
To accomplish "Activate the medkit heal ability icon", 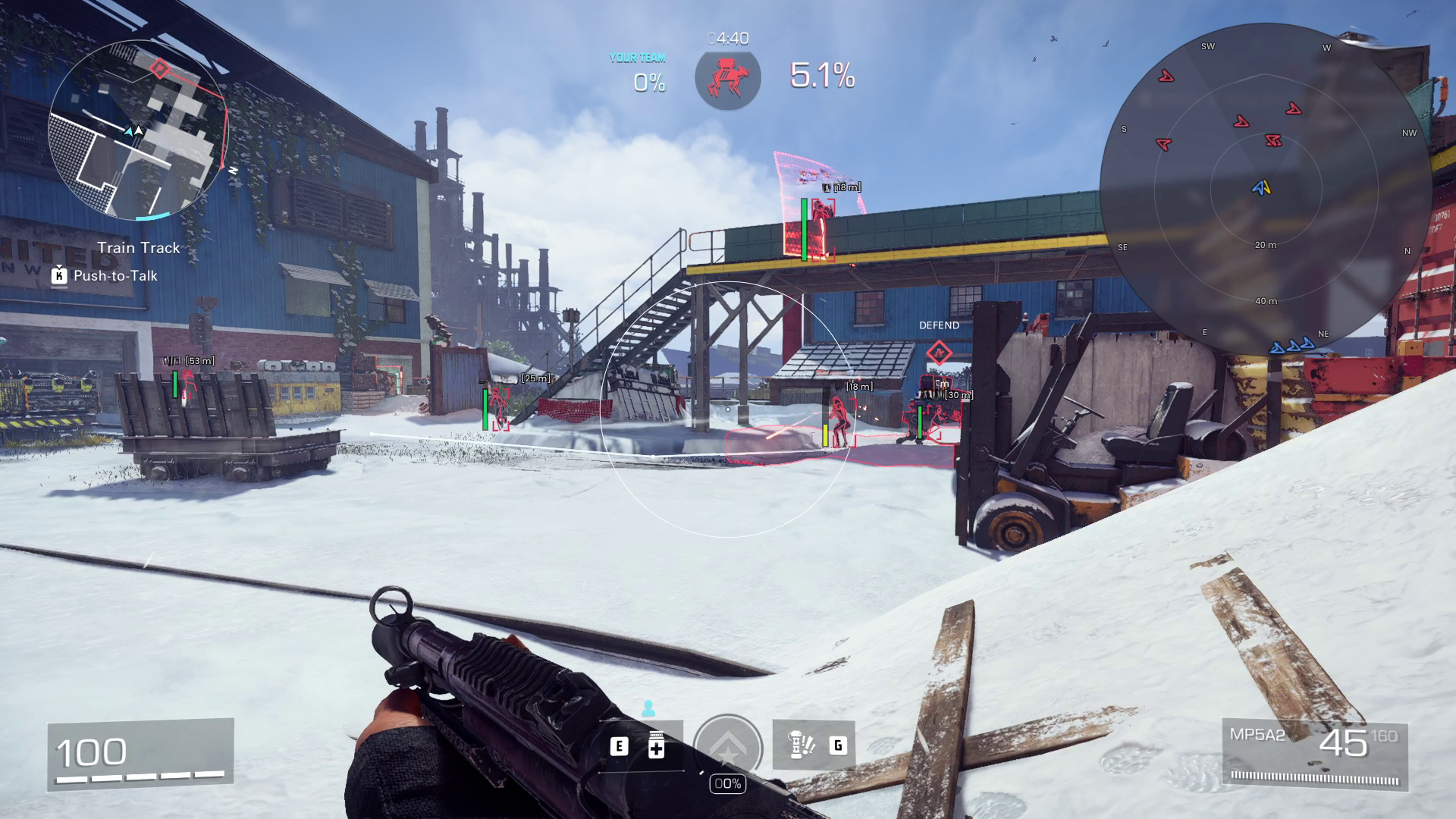I will (657, 746).
